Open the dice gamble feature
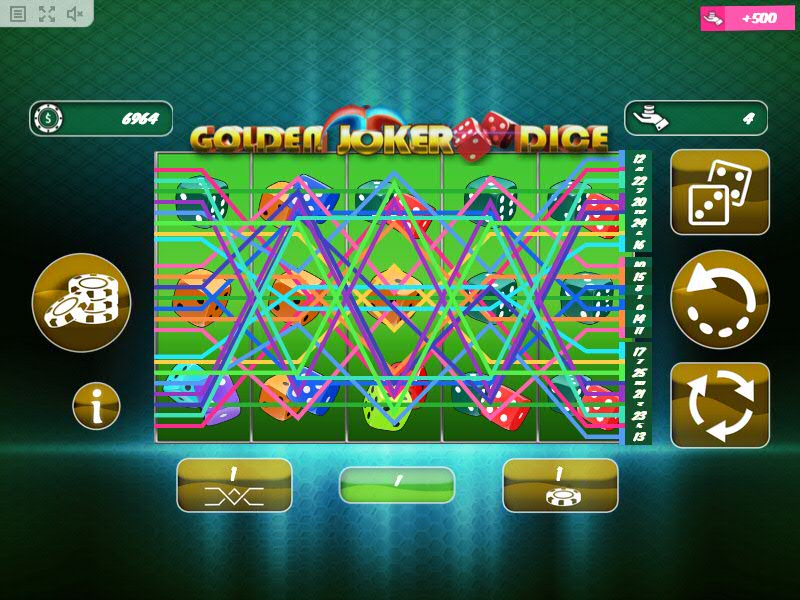The height and width of the screenshot is (600, 800). [719, 192]
